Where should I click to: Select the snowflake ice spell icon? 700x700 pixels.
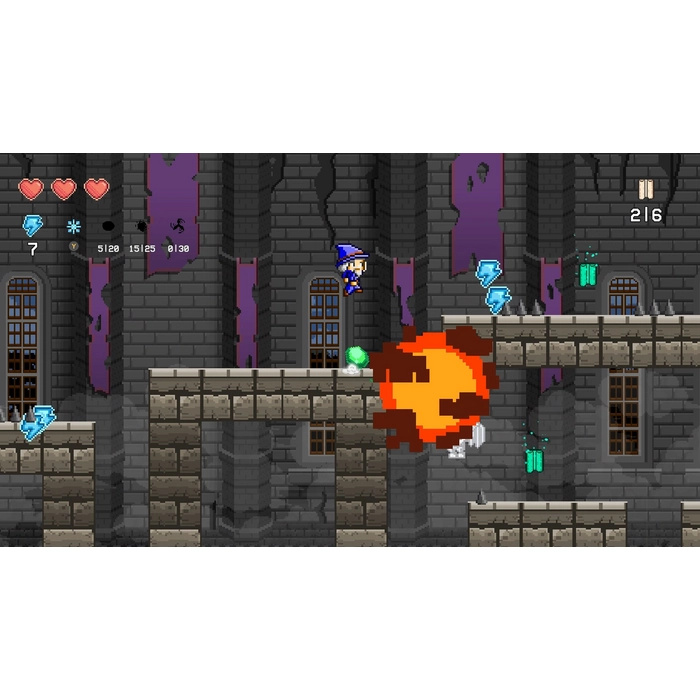(x=73, y=226)
